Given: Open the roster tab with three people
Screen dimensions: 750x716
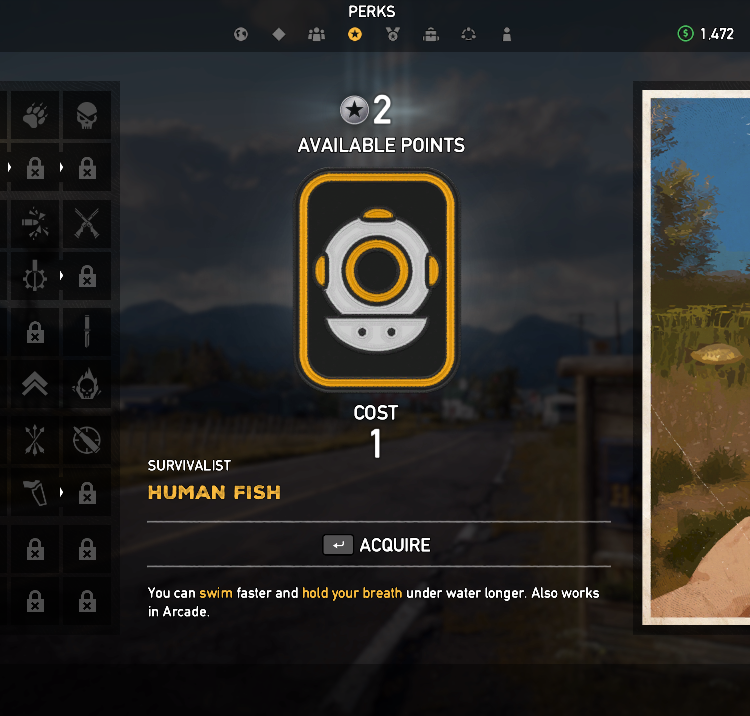Looking at the screenshot, I should (317, 35).
